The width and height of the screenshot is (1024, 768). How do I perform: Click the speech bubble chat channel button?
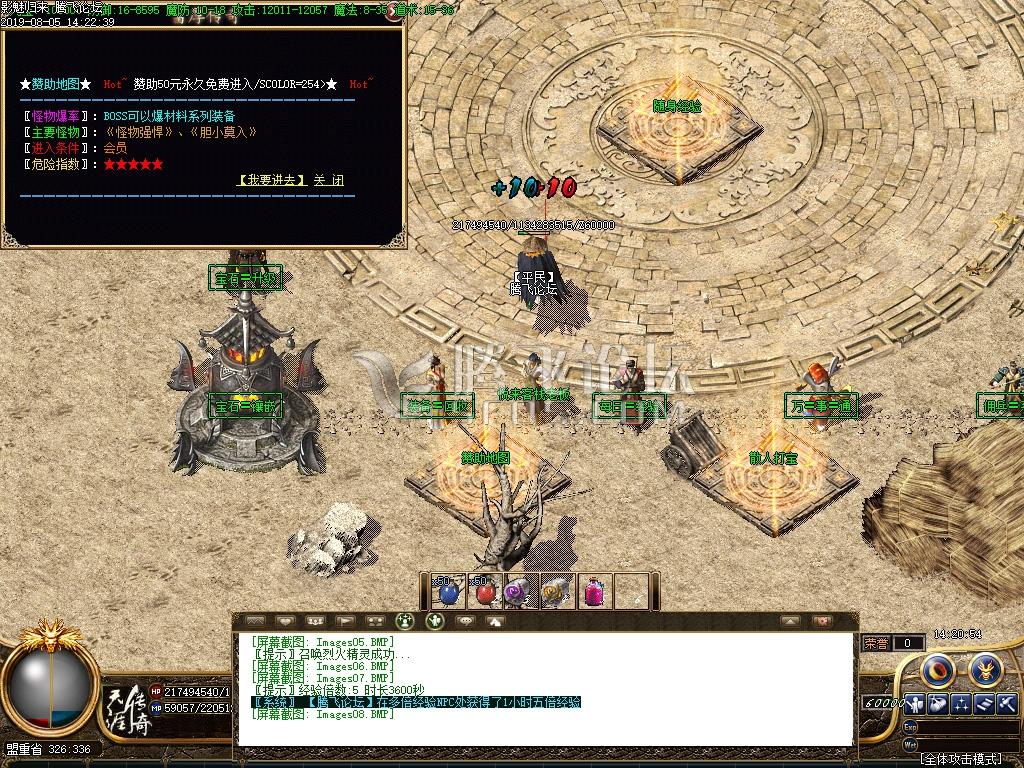pos(465,621)
